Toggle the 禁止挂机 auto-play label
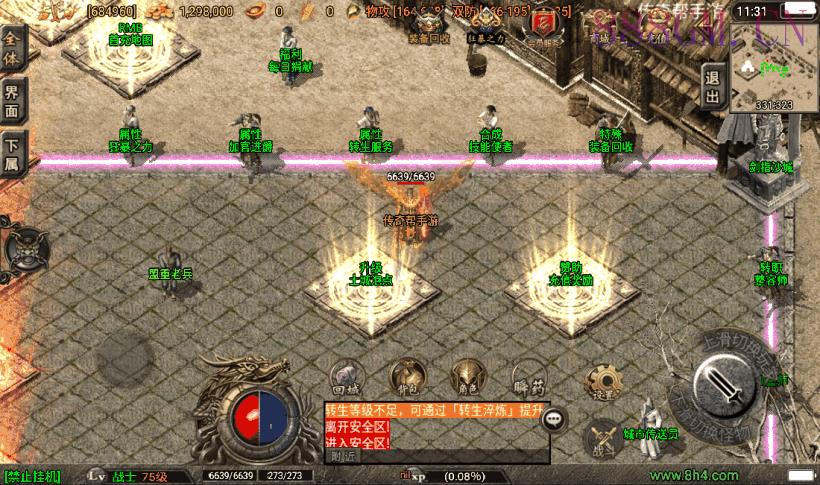The height and width of the screenshot is (485, 820). point(32,476)
